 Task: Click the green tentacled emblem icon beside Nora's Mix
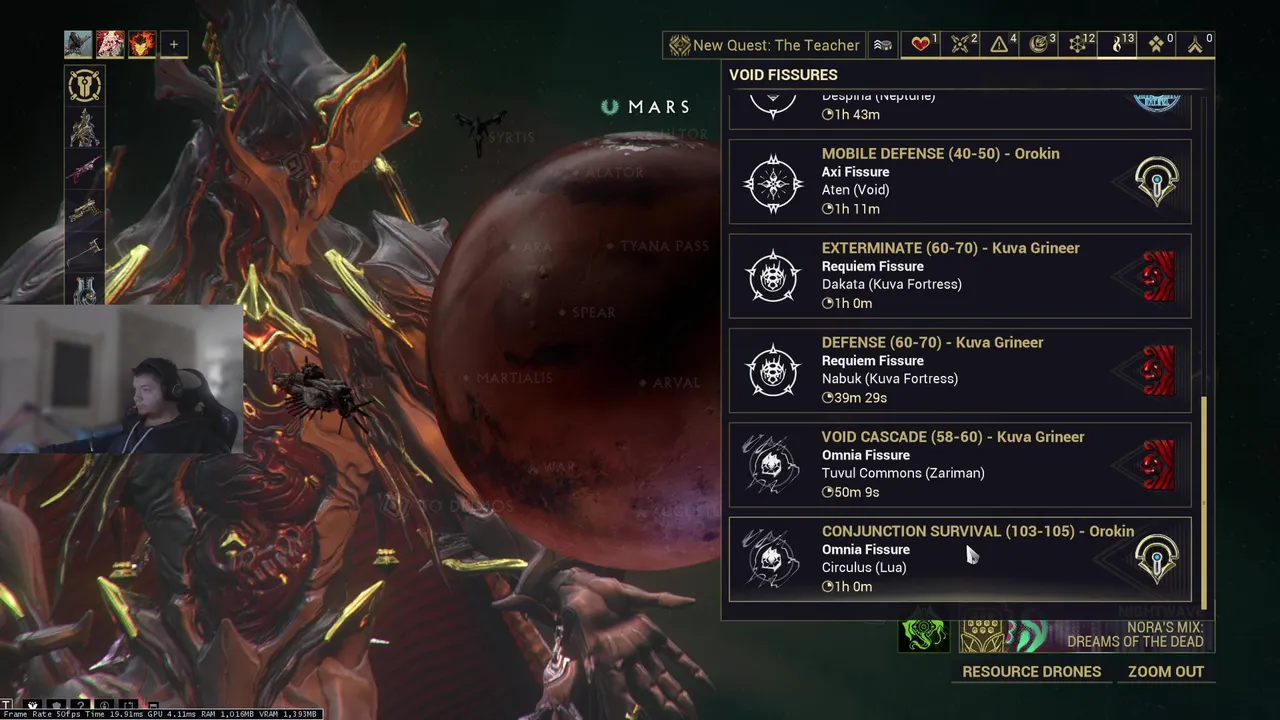coord(923,635)
